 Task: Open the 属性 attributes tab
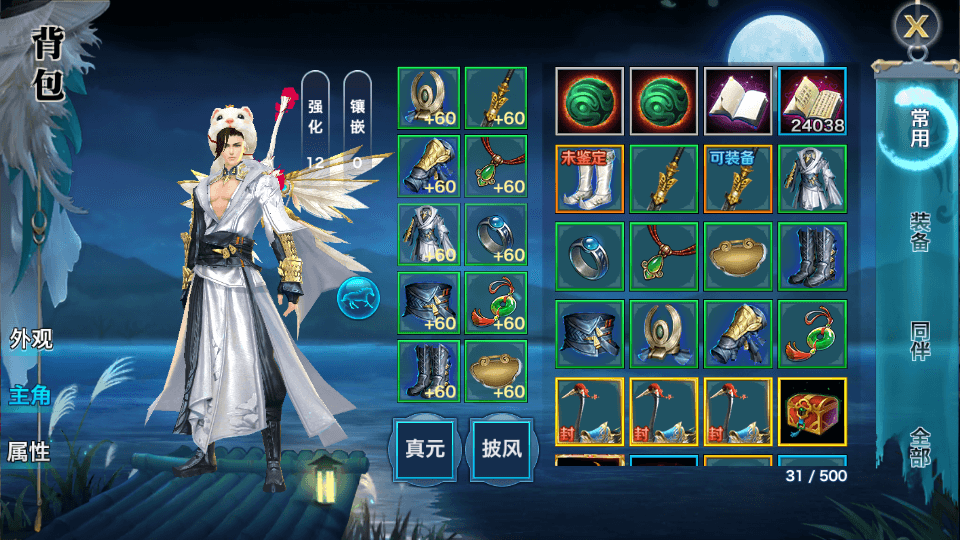click(30, 451)
